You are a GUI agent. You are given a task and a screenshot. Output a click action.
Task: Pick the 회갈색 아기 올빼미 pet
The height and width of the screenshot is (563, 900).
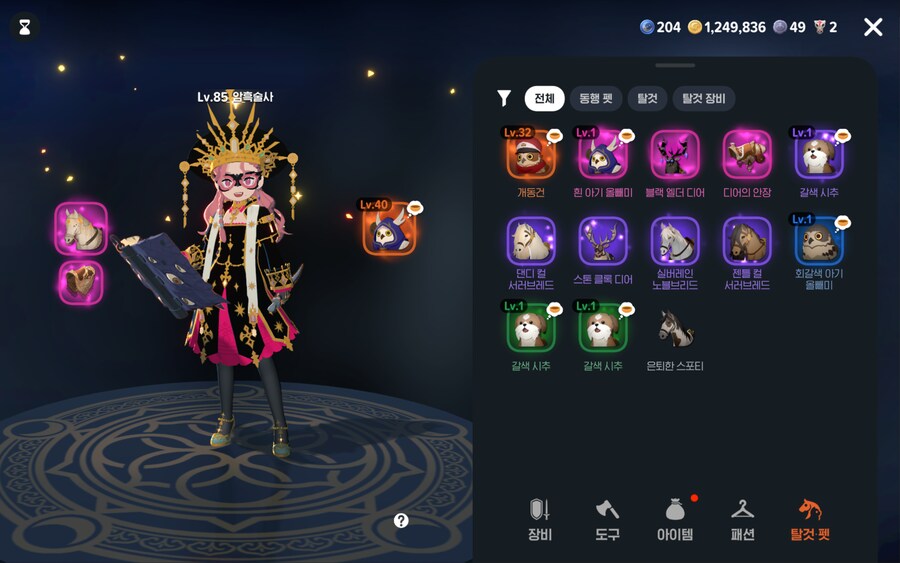tap(819, 242)
